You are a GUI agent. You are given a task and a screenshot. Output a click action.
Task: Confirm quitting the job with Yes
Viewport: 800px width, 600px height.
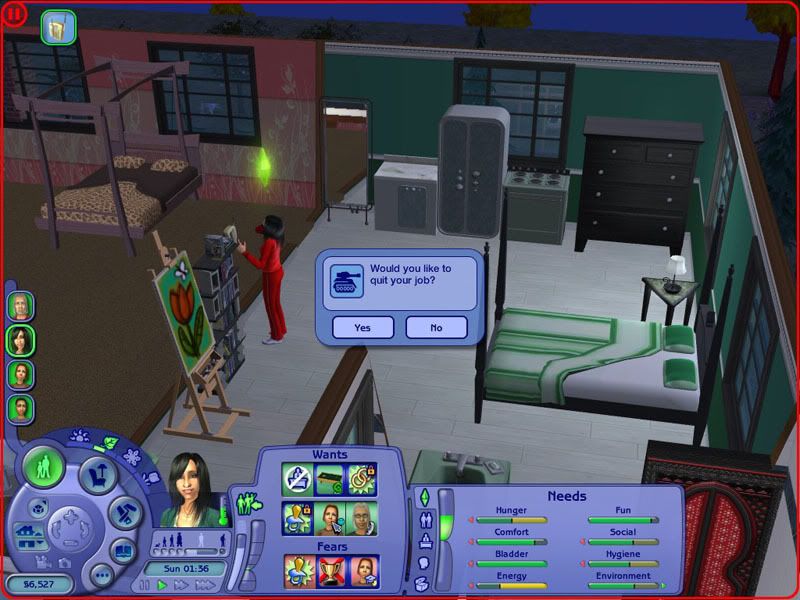tap(362, 327)
